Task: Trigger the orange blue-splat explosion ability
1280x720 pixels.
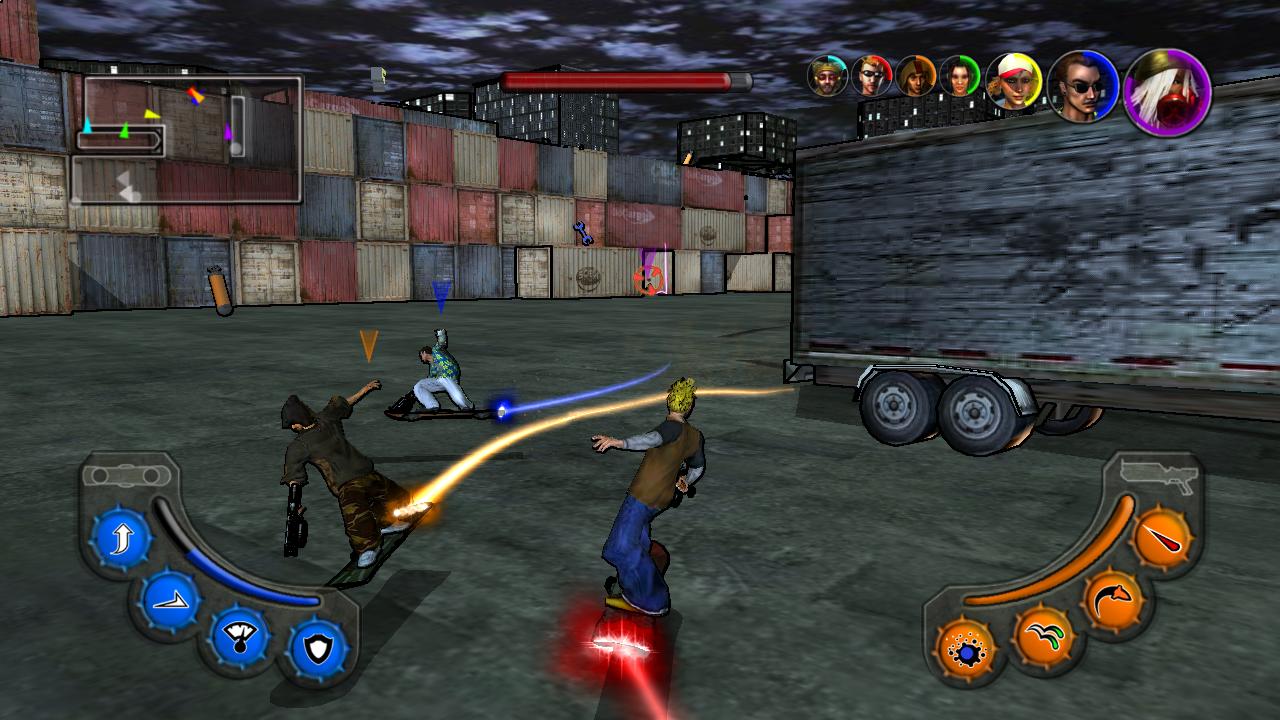Action: pos(966,651)
